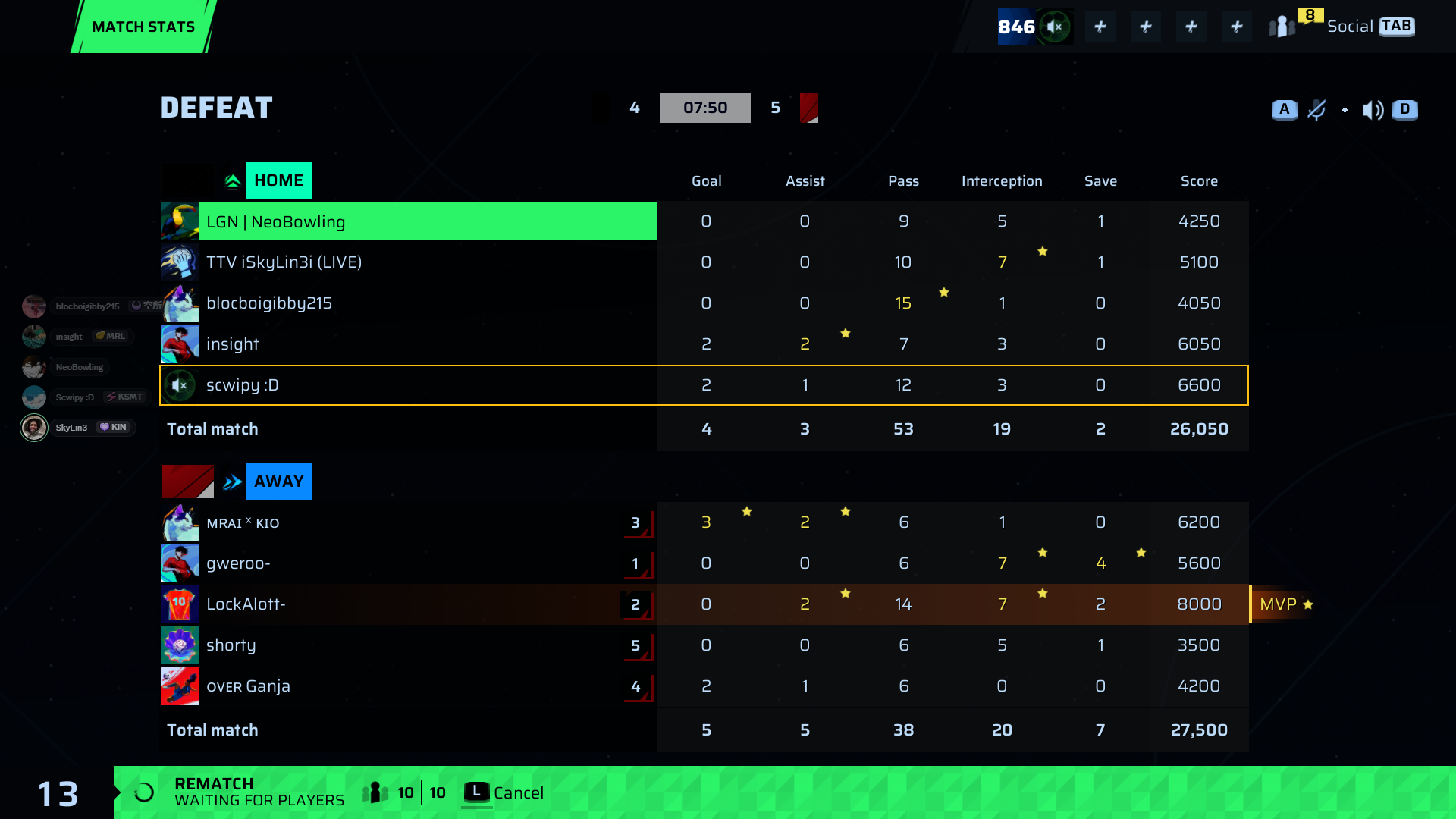
Task: Toggle mute icon on scwipy :D
Action: (x=180, y=385)
